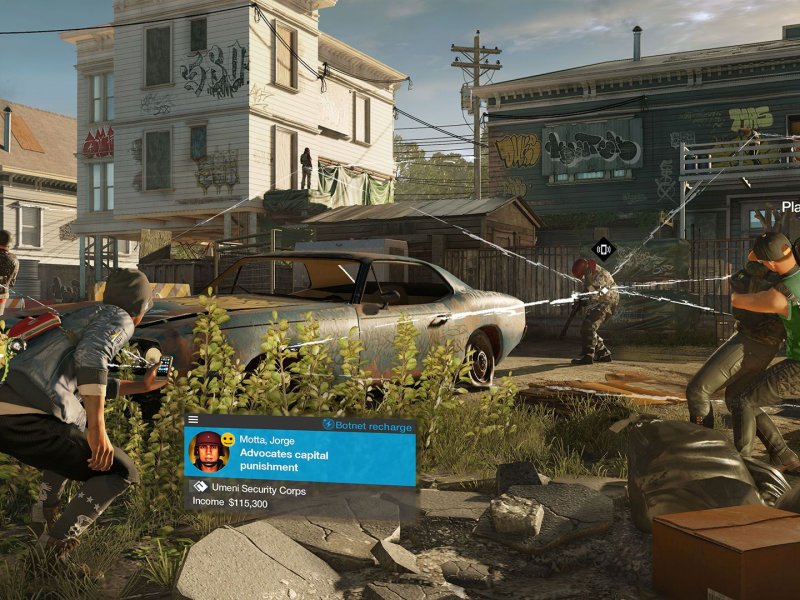Select the Botnet recharge option
The width and height of the screenshot is (800, 600).
tap(366, 426)
